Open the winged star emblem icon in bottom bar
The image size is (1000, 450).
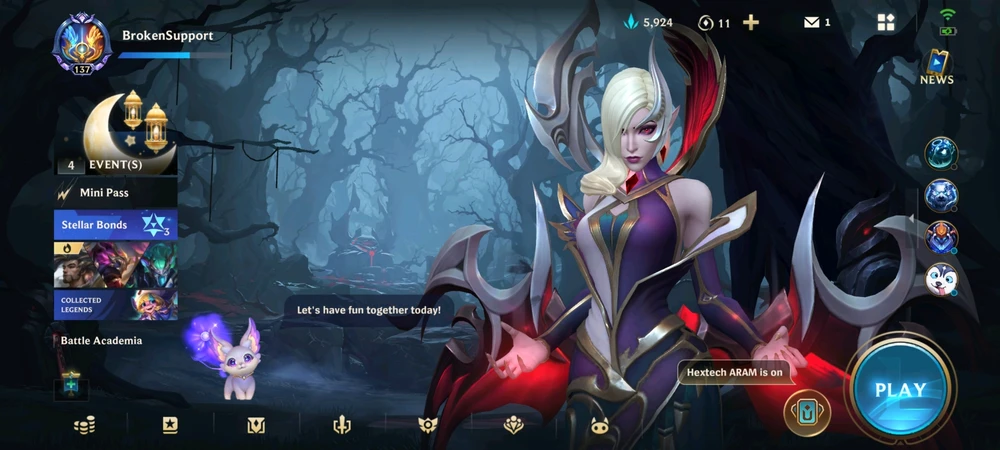coord(428,425)
